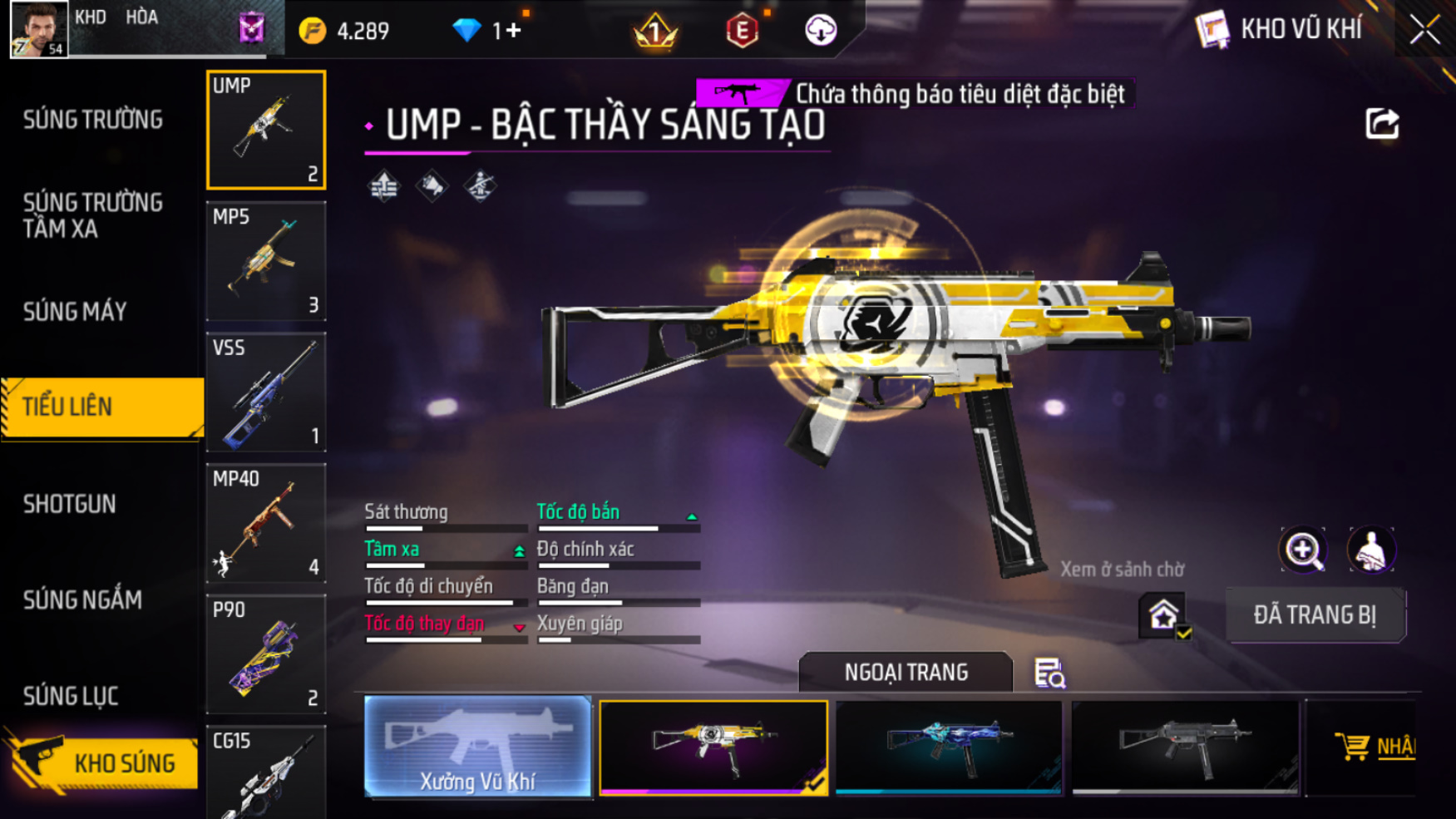This screenshot has width=1456, height=819.
Task: Open the Súng Trường category
Action: click(x=93, y=121)
